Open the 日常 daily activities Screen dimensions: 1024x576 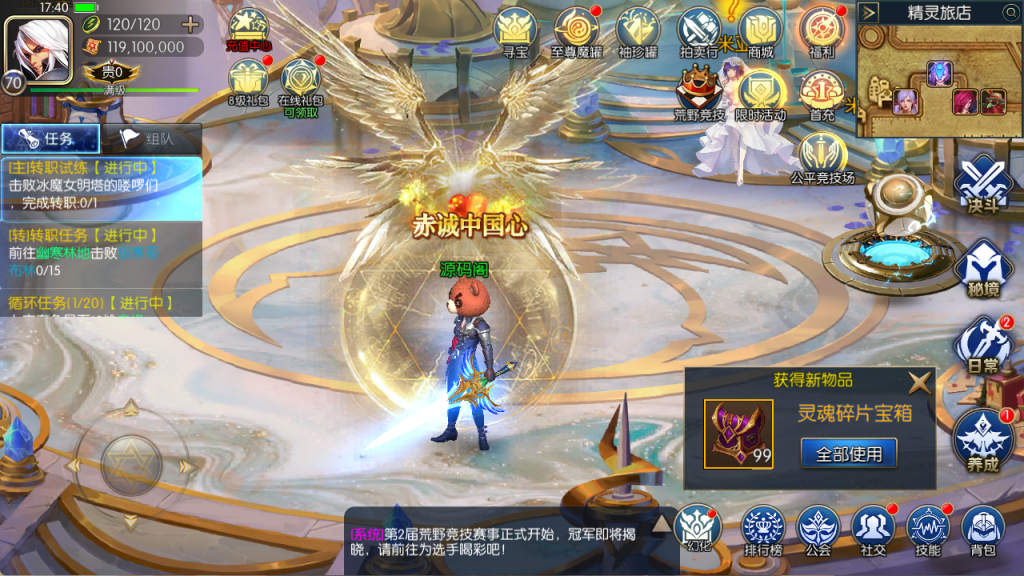click(x=983, y=345)
